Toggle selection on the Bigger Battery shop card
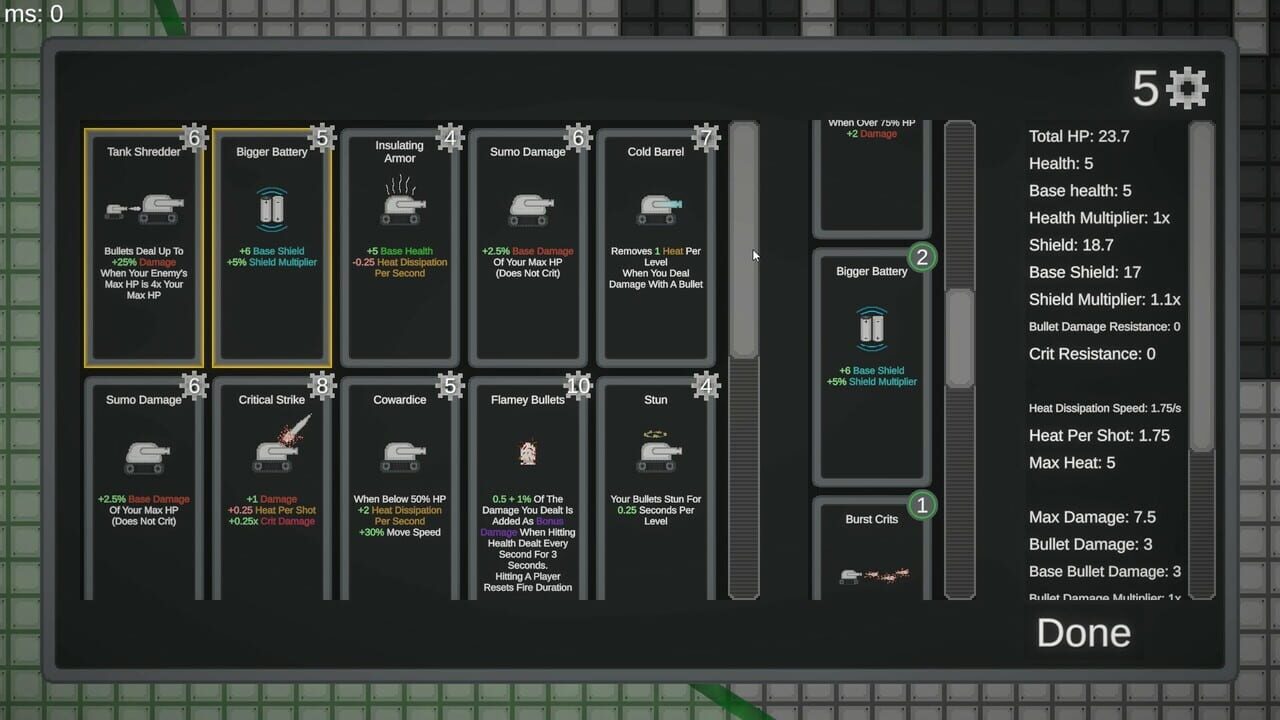Viewport: 1280px width, 720px height. coord(272,245)
